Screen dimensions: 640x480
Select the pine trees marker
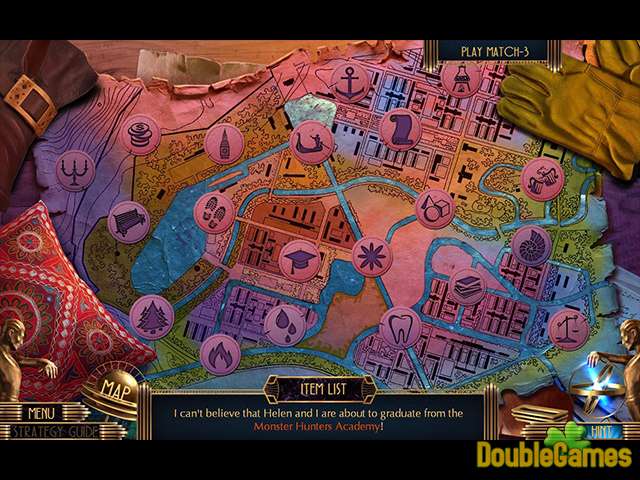(151, 317)
